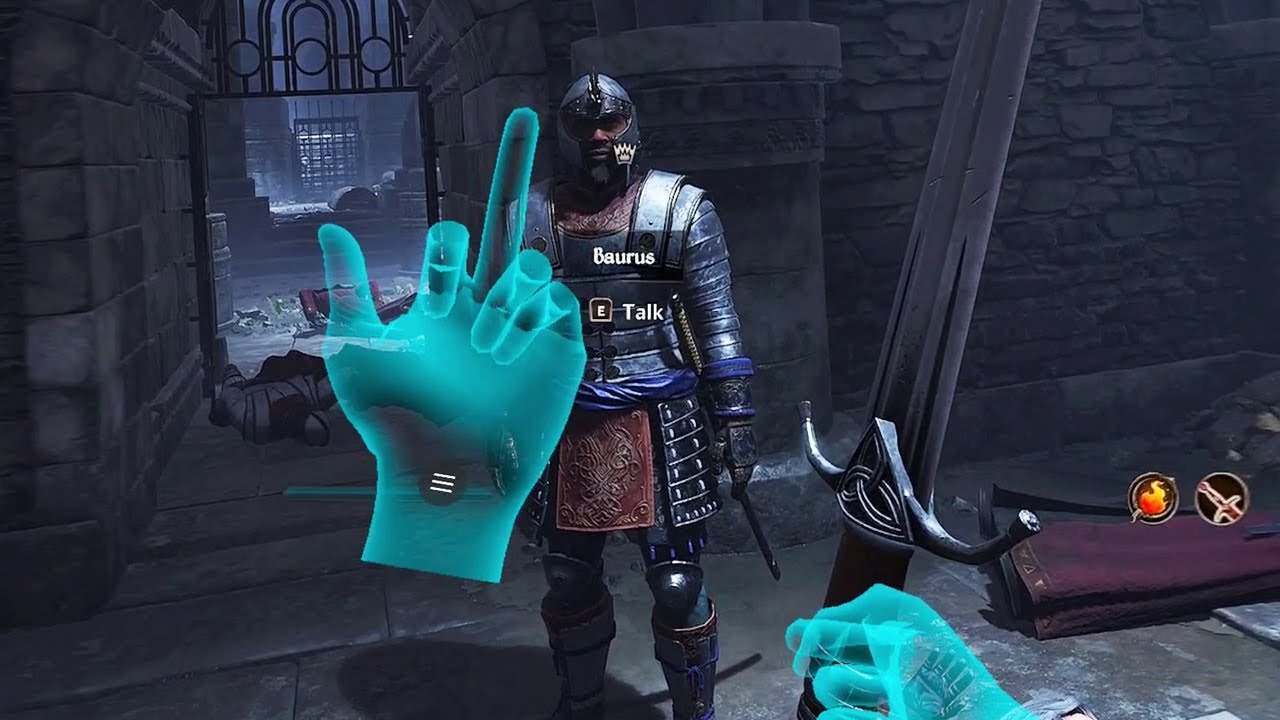Select the flame spell icon
1280x720 pixels.
click(x=1153, y=497)
